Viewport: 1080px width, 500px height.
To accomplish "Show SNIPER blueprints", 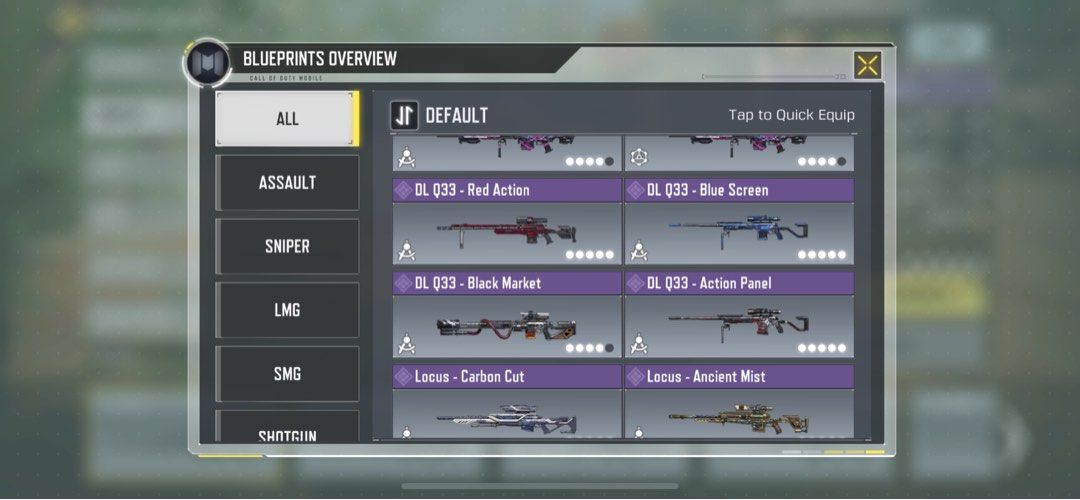I will click(287, 247).
